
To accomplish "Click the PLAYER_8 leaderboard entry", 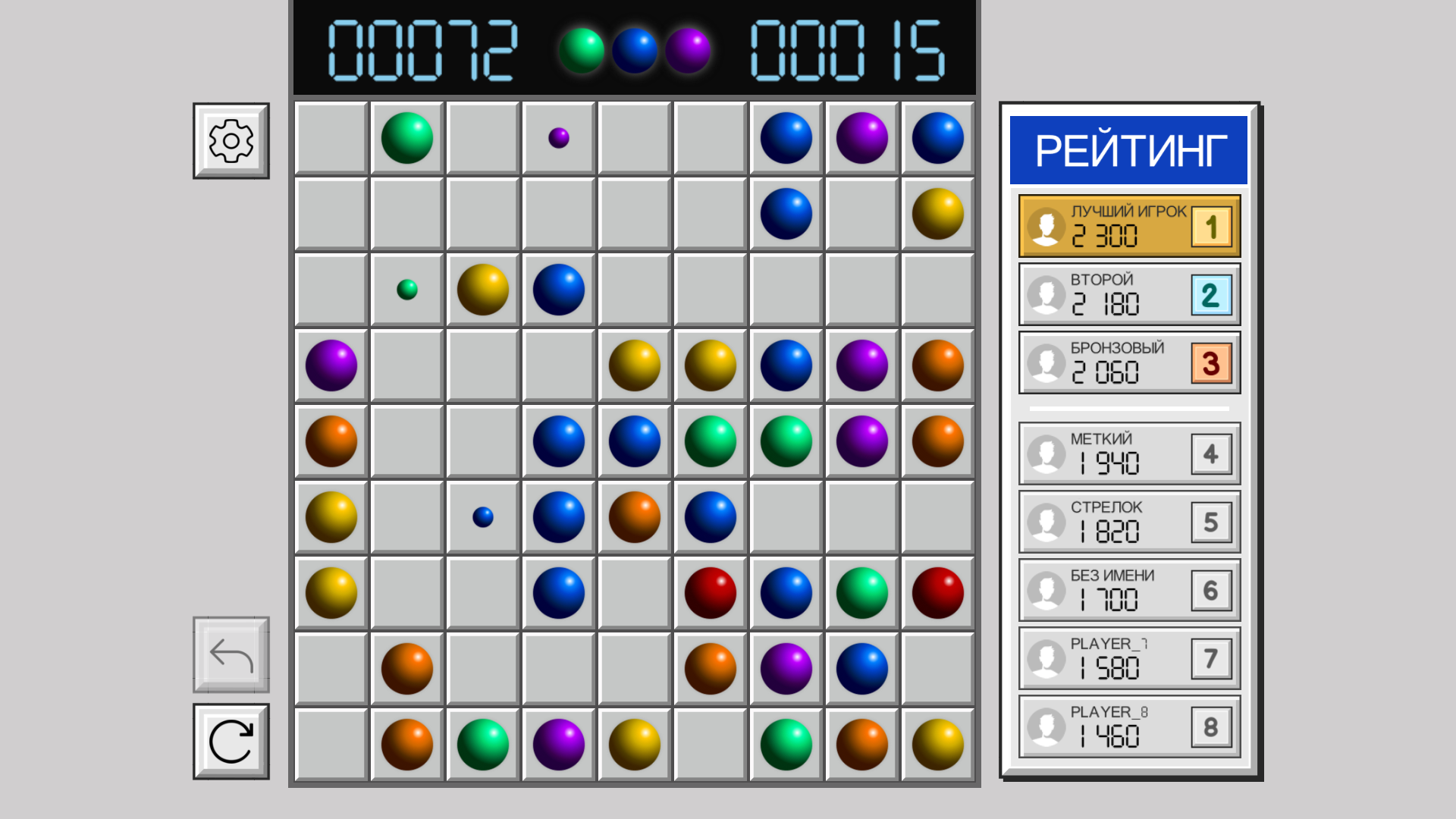I will pyautogui.click(x=1128, y=726).
